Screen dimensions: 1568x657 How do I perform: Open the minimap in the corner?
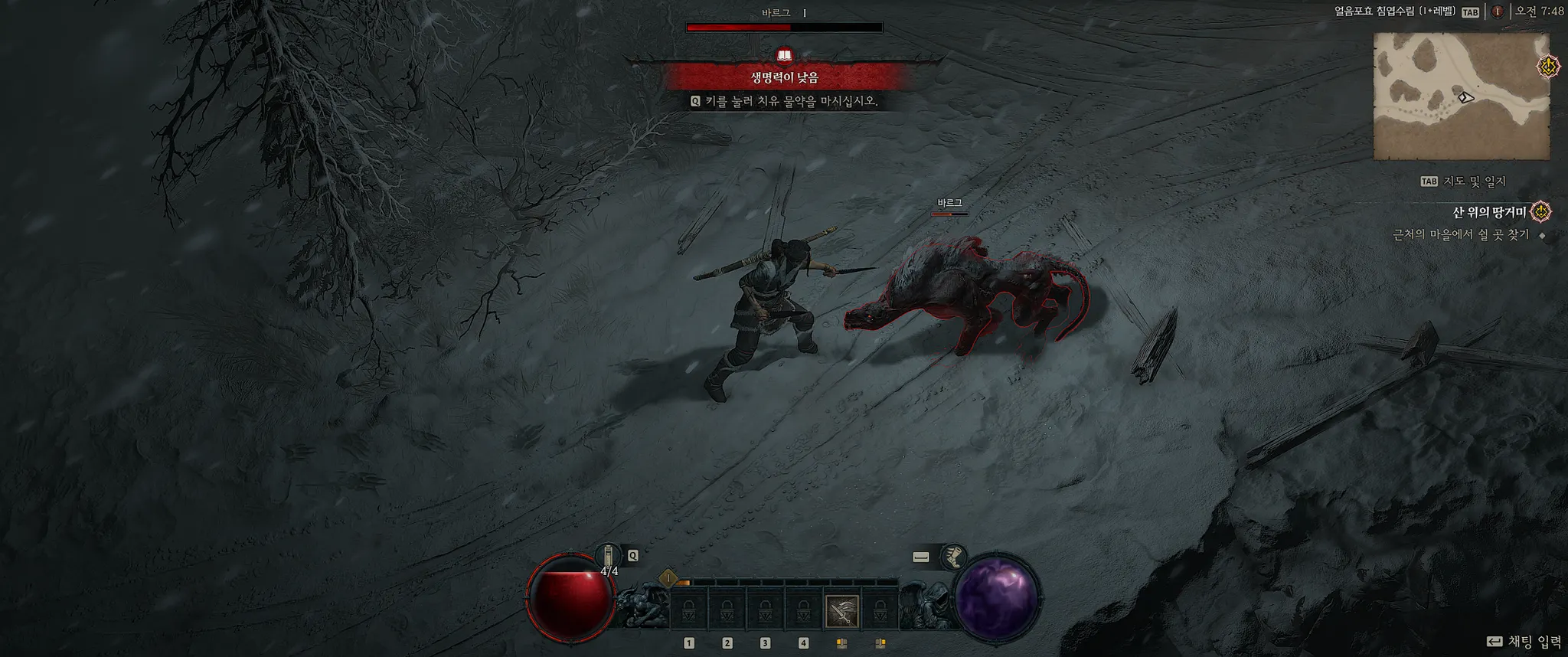click(1461, 96)
